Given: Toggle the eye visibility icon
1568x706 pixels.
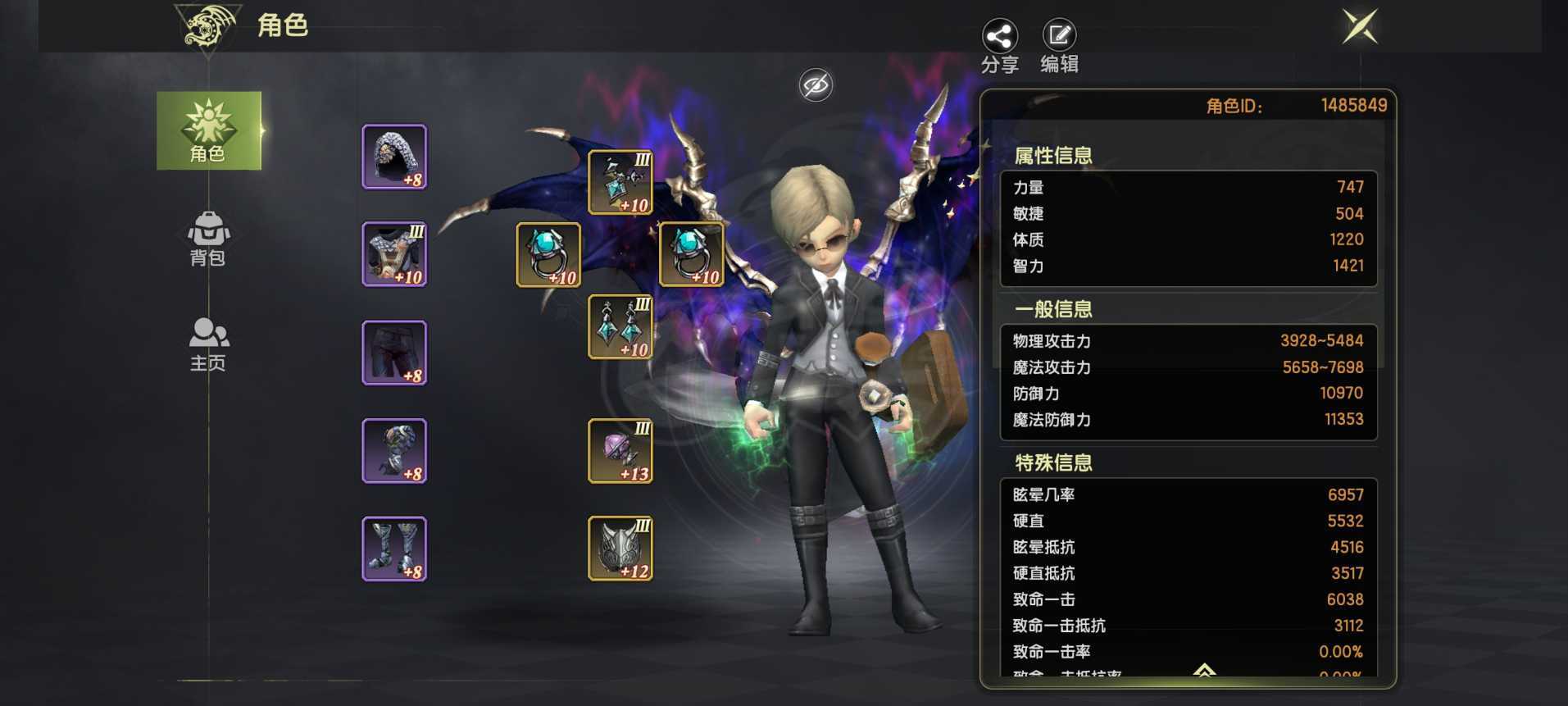Looking at the screenshot, I should click(x=816, y=84).
